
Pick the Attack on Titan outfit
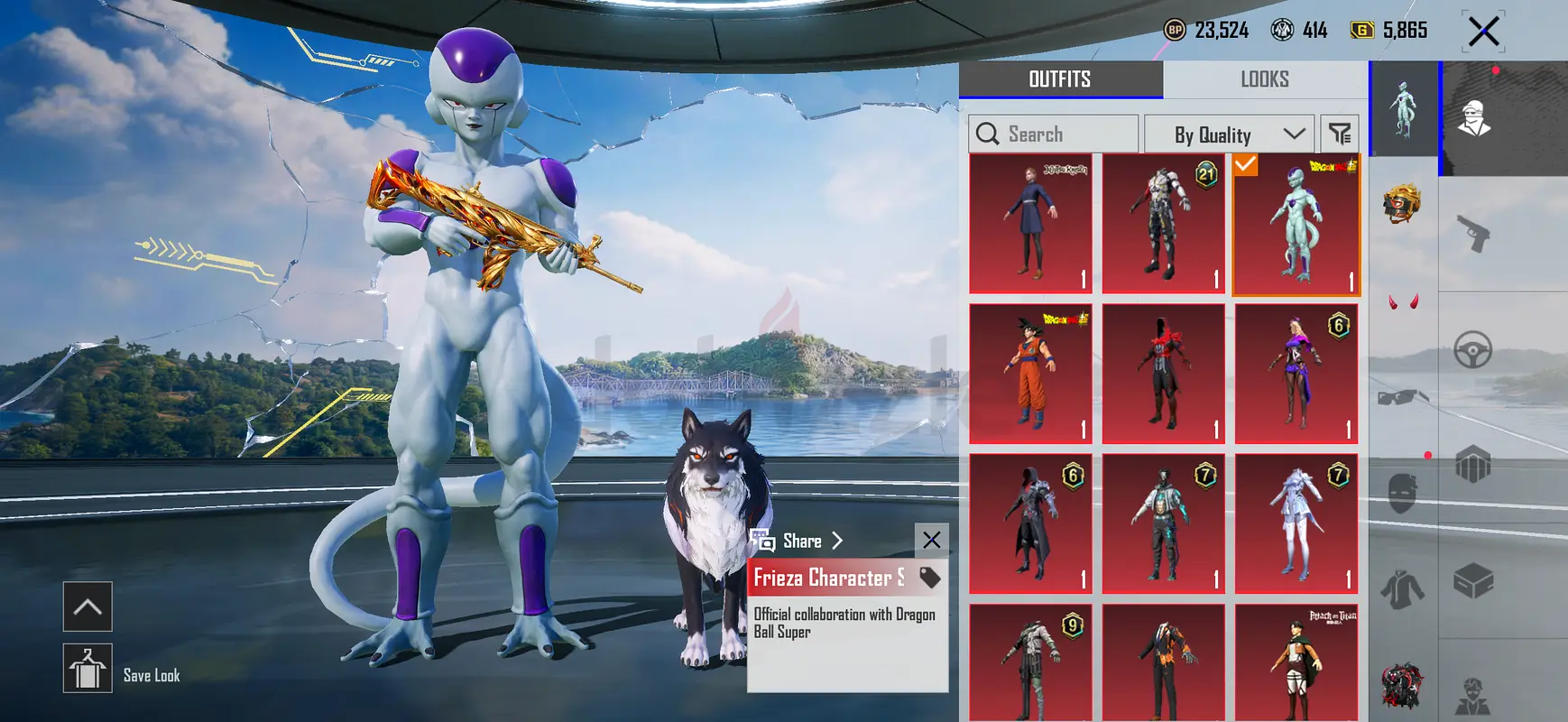point(1296,663)
